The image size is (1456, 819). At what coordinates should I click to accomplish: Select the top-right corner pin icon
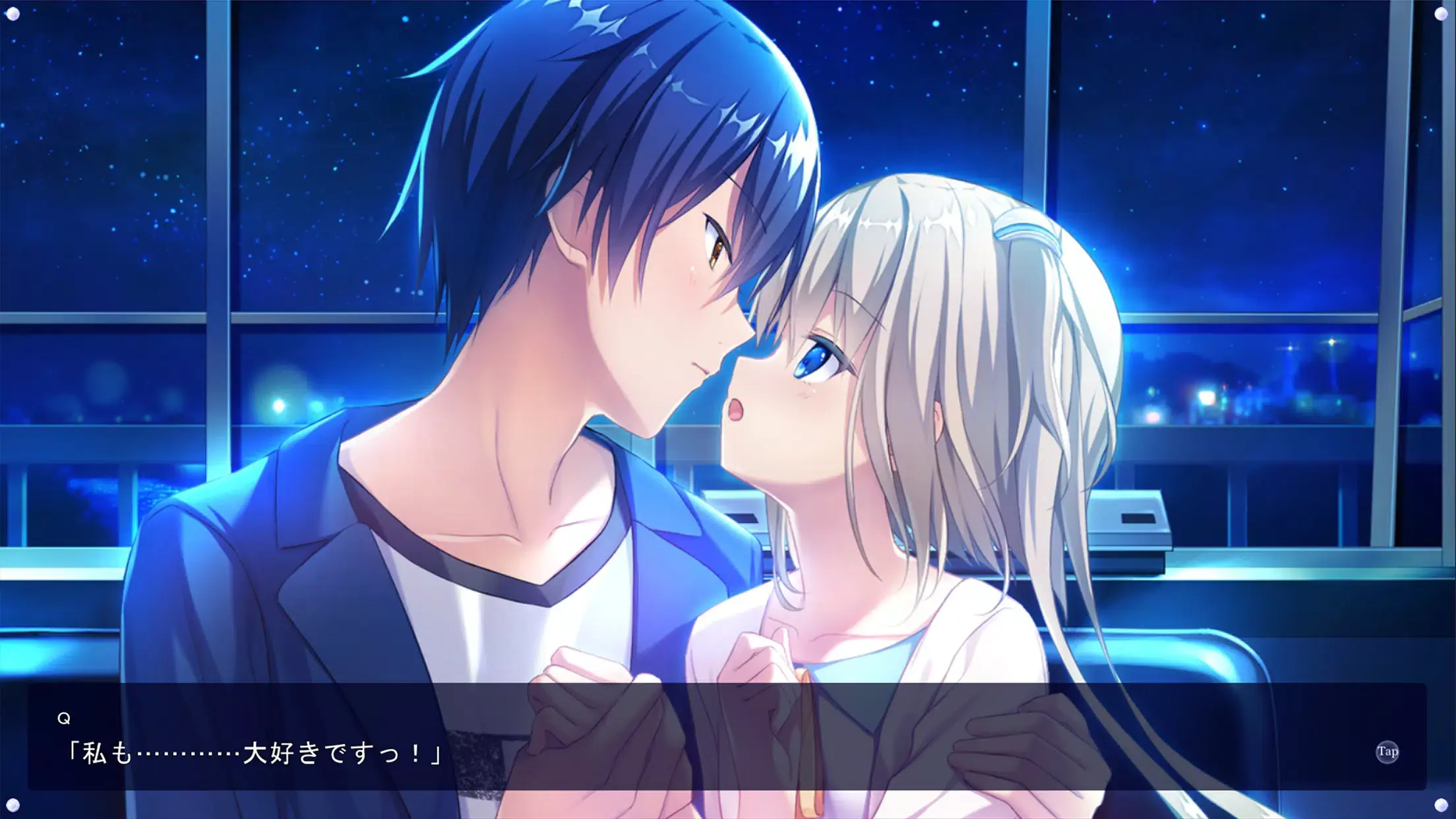click(x=1441, y=15)
